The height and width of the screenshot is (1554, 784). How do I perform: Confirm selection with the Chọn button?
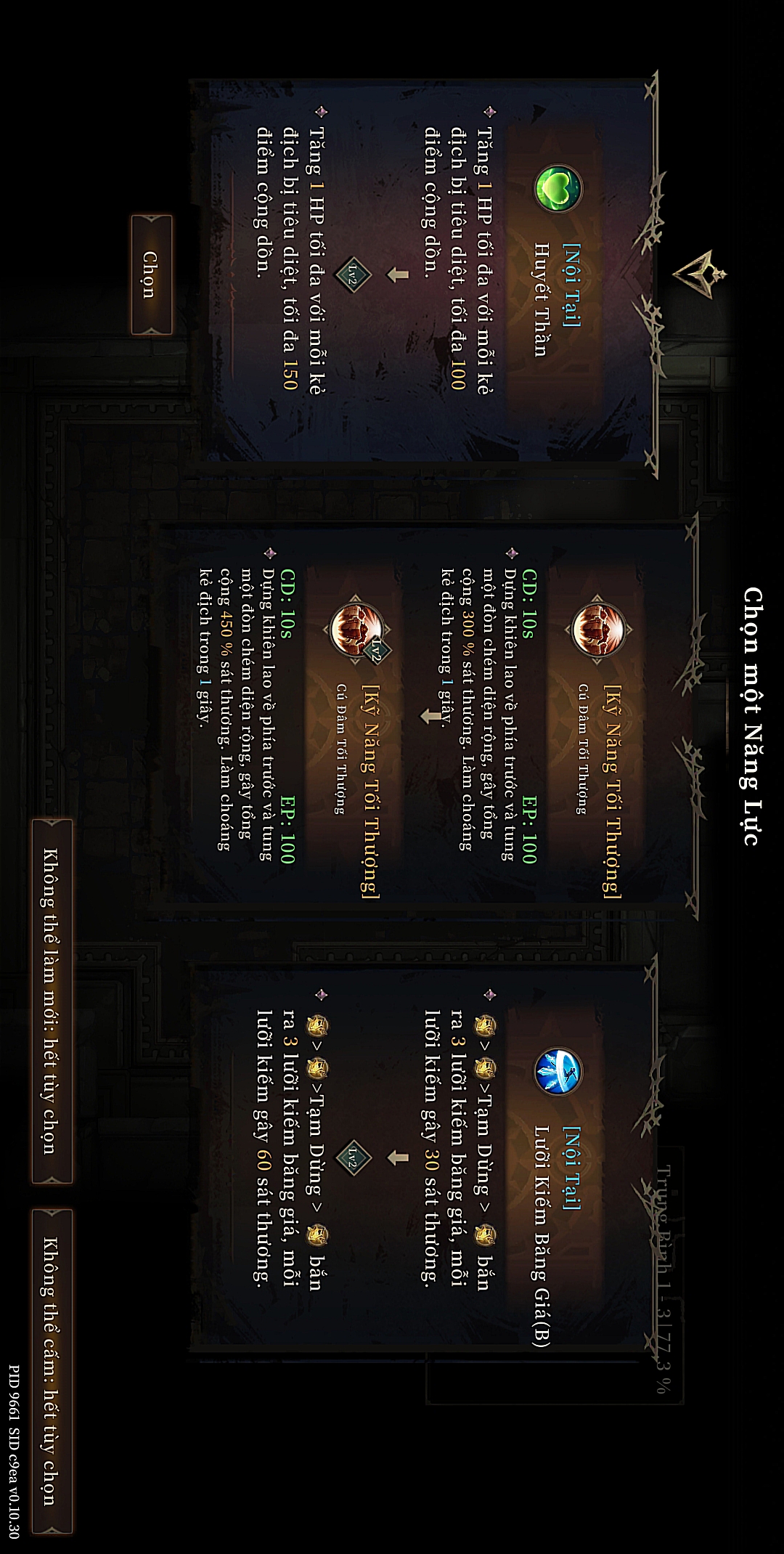[x=151, y=274]
